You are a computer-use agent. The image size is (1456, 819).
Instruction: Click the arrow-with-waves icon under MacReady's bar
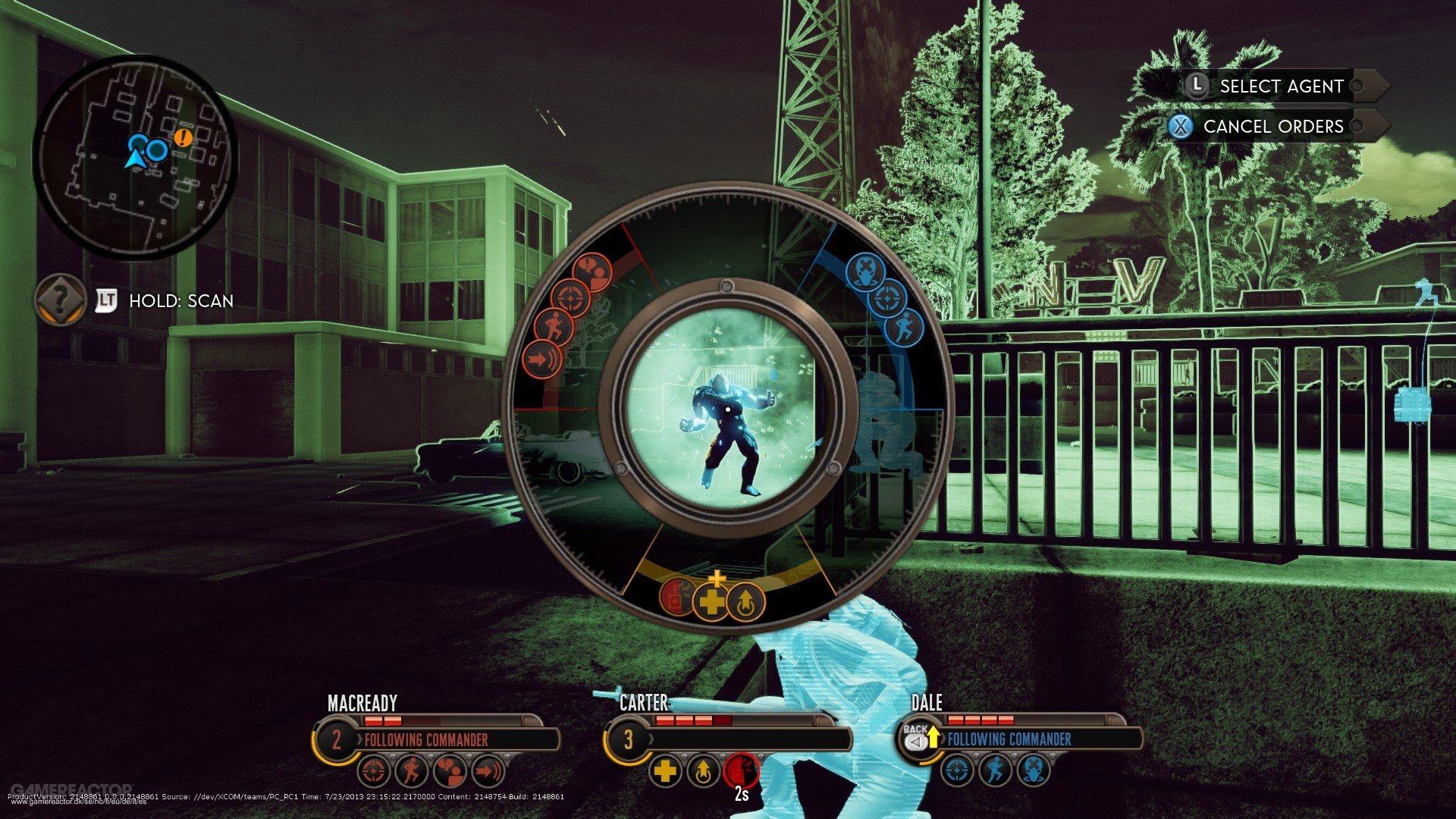click(x=488, y=772)
